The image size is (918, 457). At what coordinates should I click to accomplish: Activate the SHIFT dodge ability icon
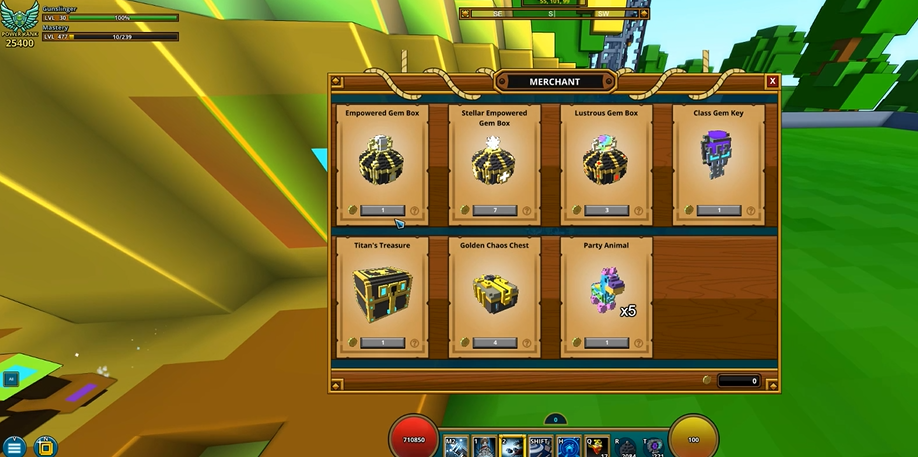coord(540,446)
